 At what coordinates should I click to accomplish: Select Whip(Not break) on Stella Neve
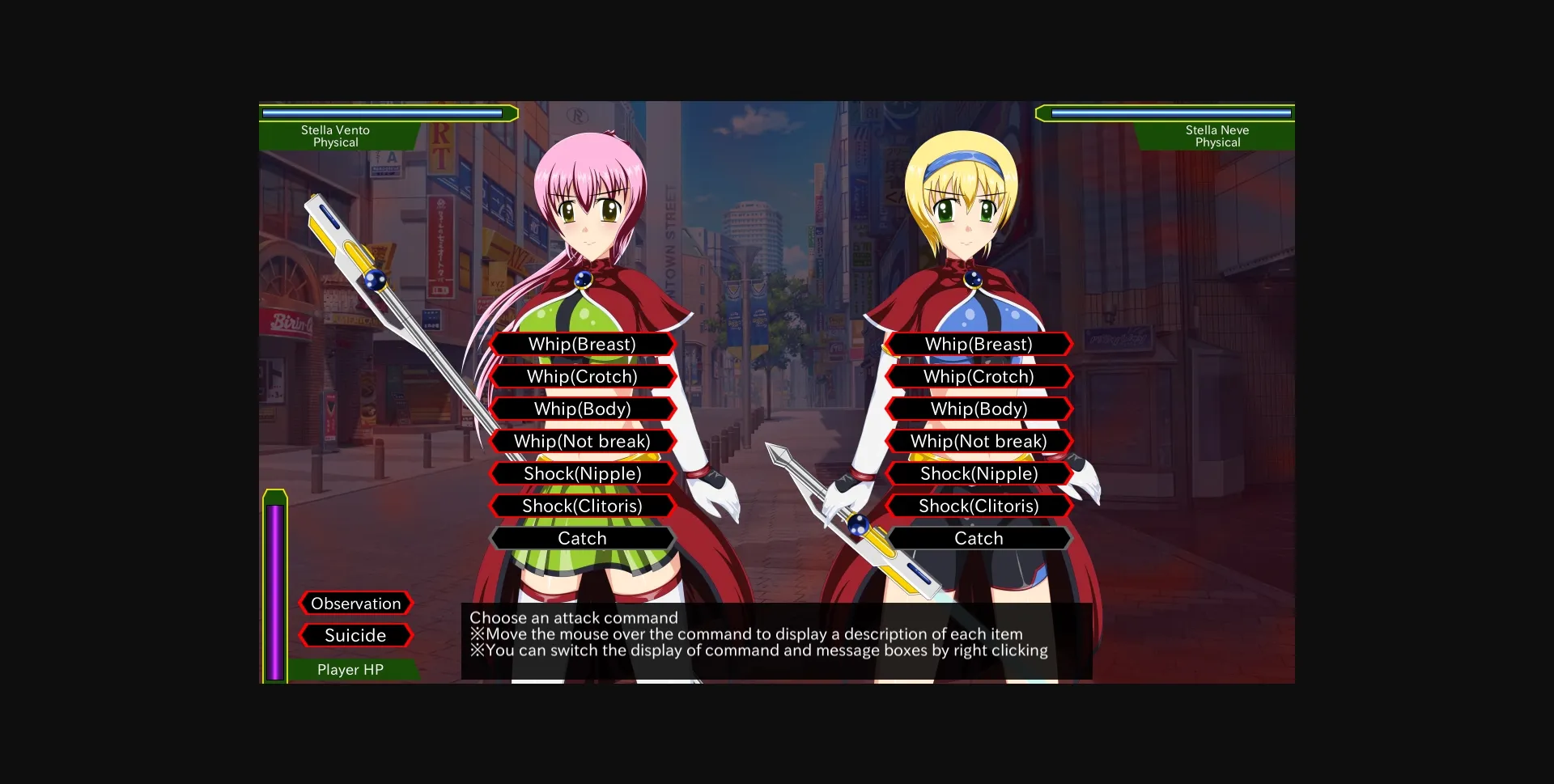[979, 441]
